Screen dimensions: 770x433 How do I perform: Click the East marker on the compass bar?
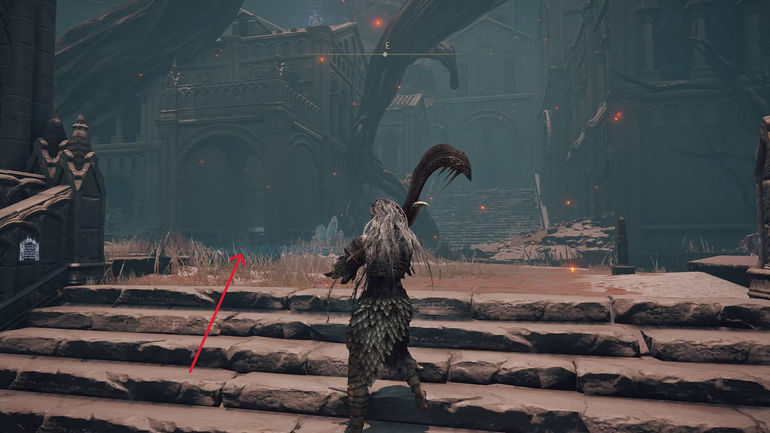[385, 48]
